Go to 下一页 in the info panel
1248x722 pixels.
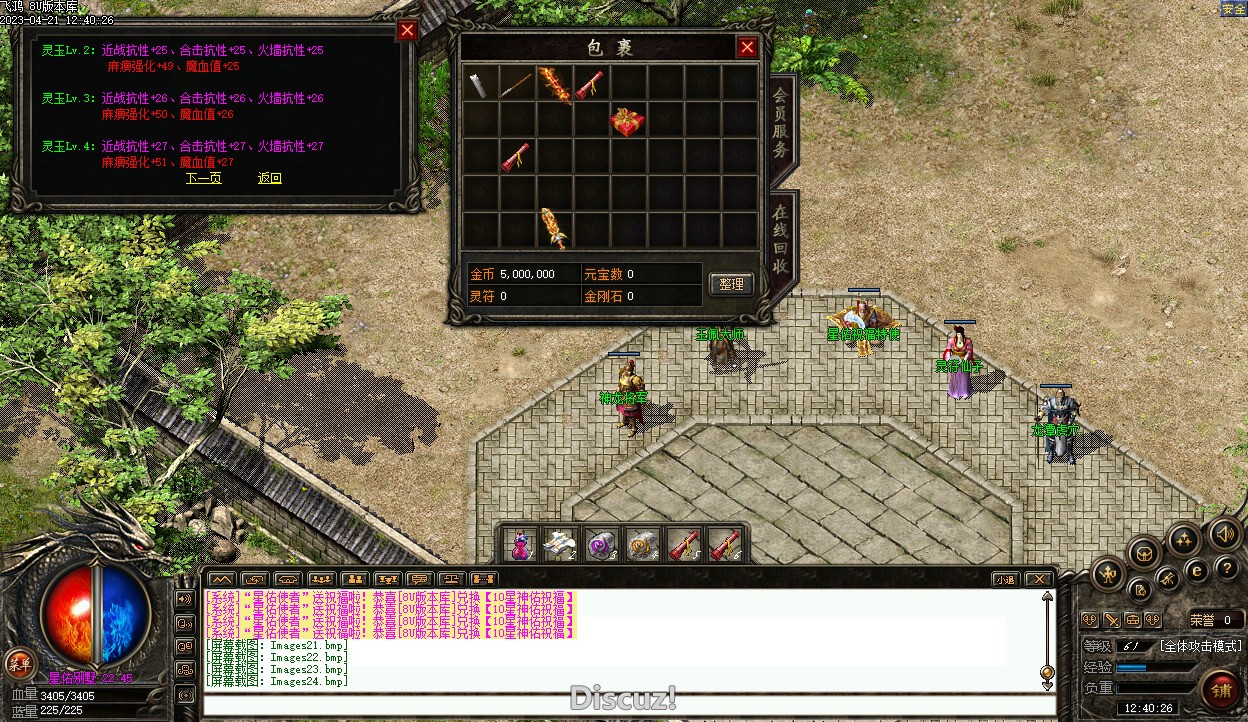[203, 178]
